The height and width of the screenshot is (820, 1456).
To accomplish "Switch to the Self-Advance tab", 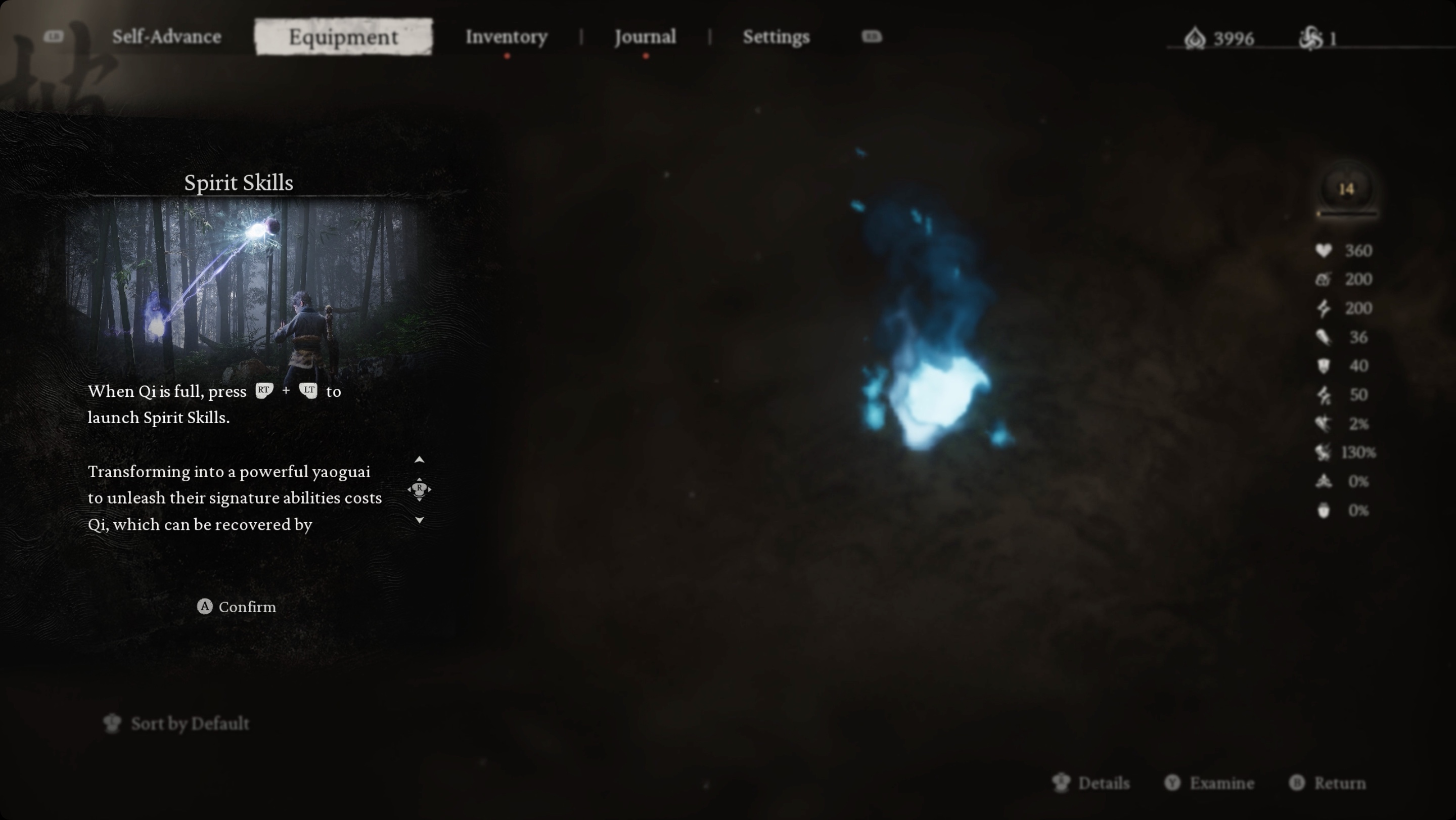I will (x=166, y=37).
